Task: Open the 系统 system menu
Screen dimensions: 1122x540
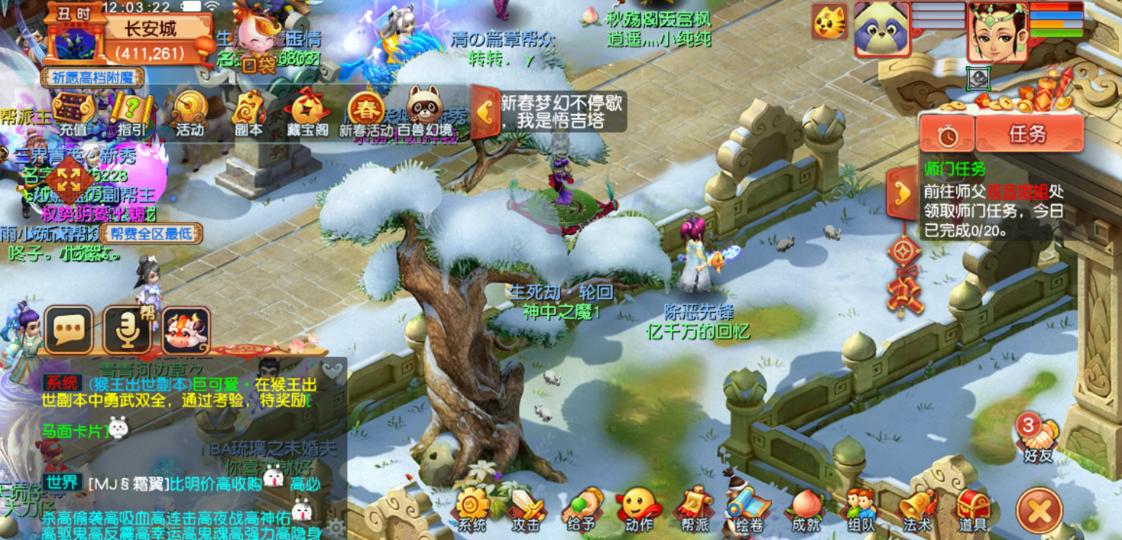Action: pos(471,508)
